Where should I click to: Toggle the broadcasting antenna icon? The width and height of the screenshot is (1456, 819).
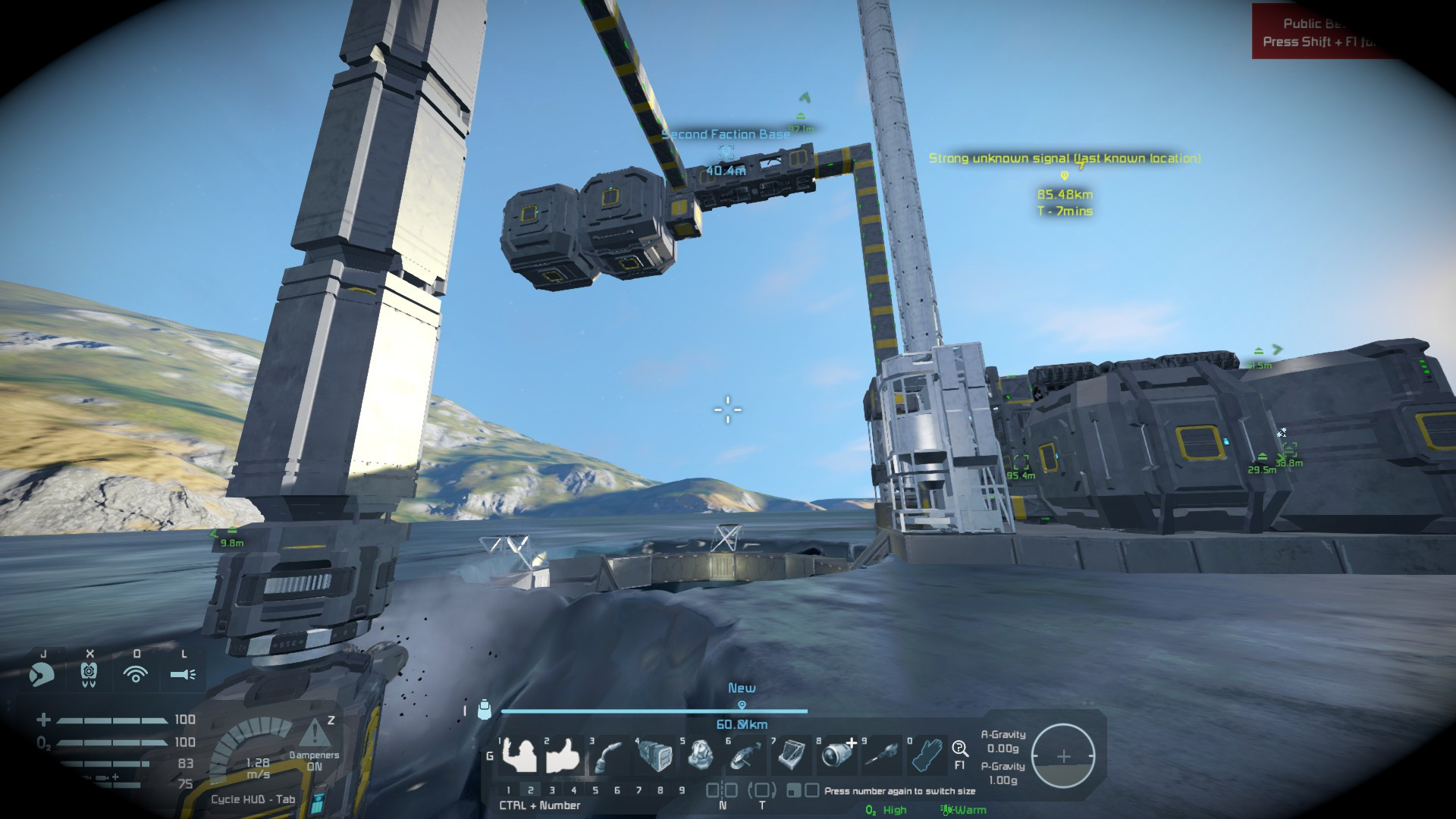coord(136,673)
